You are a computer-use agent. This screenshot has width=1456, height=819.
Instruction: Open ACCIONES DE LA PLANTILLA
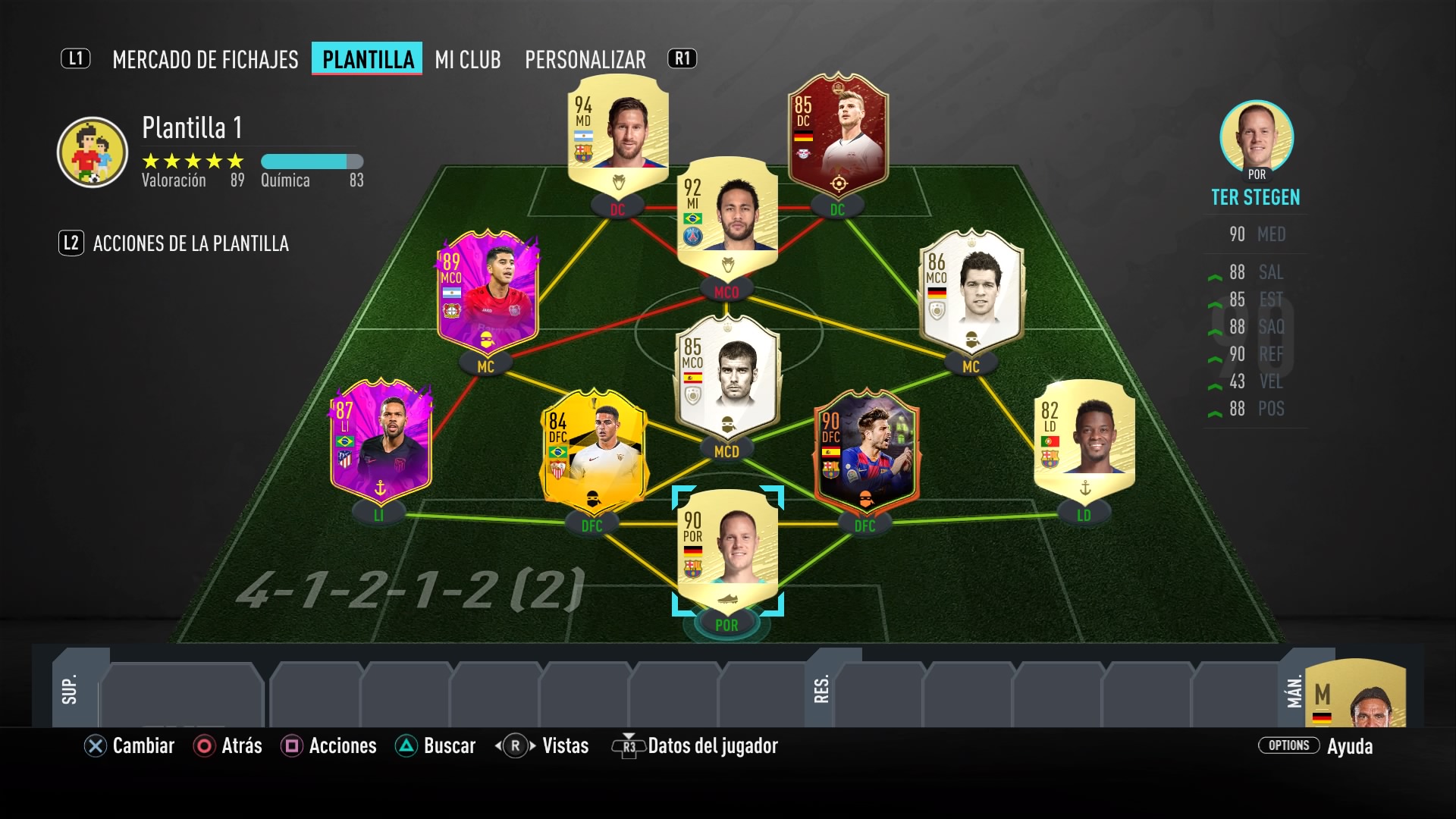(x=190, y=243)
